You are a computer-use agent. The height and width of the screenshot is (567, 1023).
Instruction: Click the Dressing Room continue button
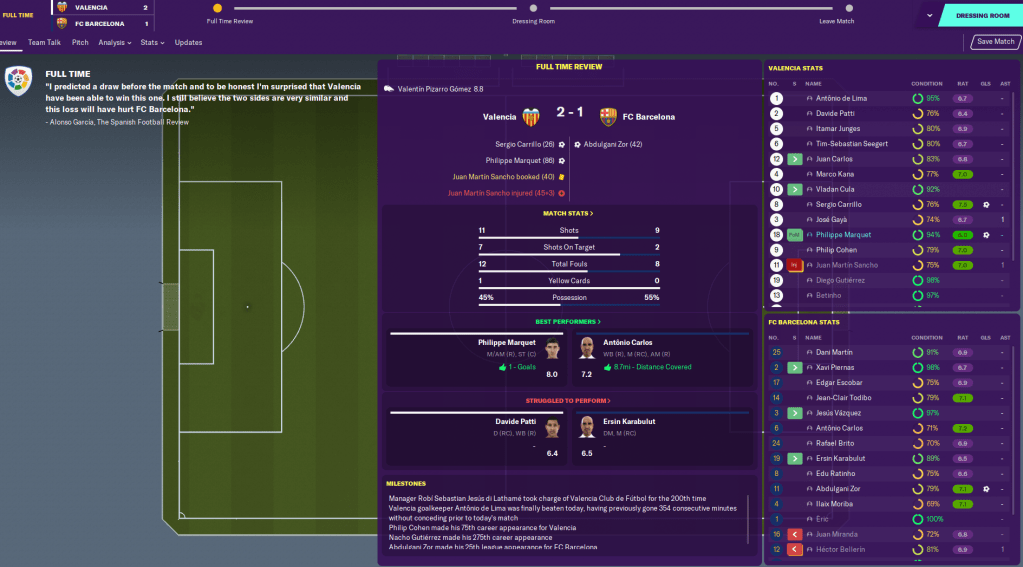tap(983, 16)
